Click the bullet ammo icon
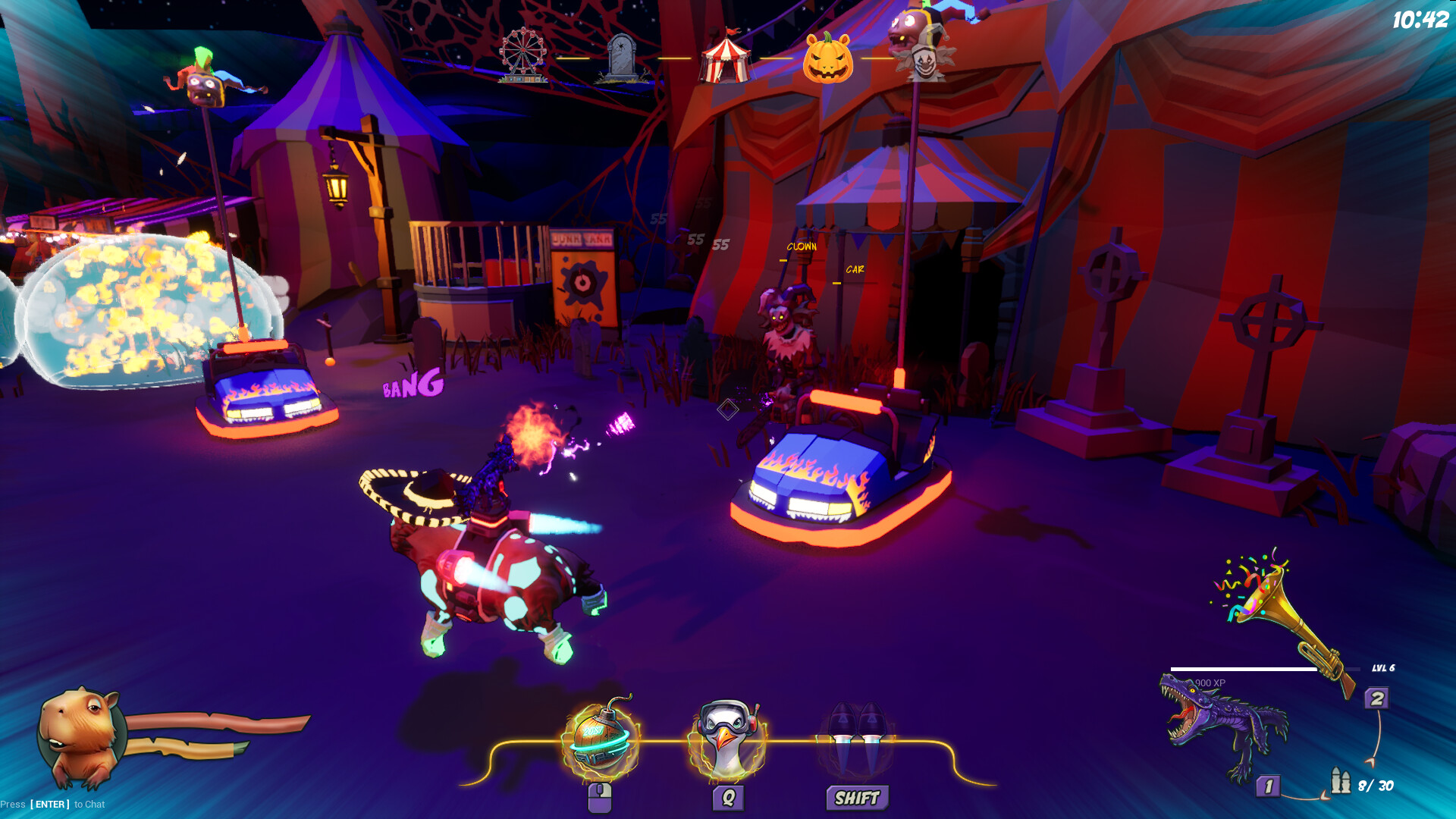The image size is (1456, 819). [x=1340, y=781]
